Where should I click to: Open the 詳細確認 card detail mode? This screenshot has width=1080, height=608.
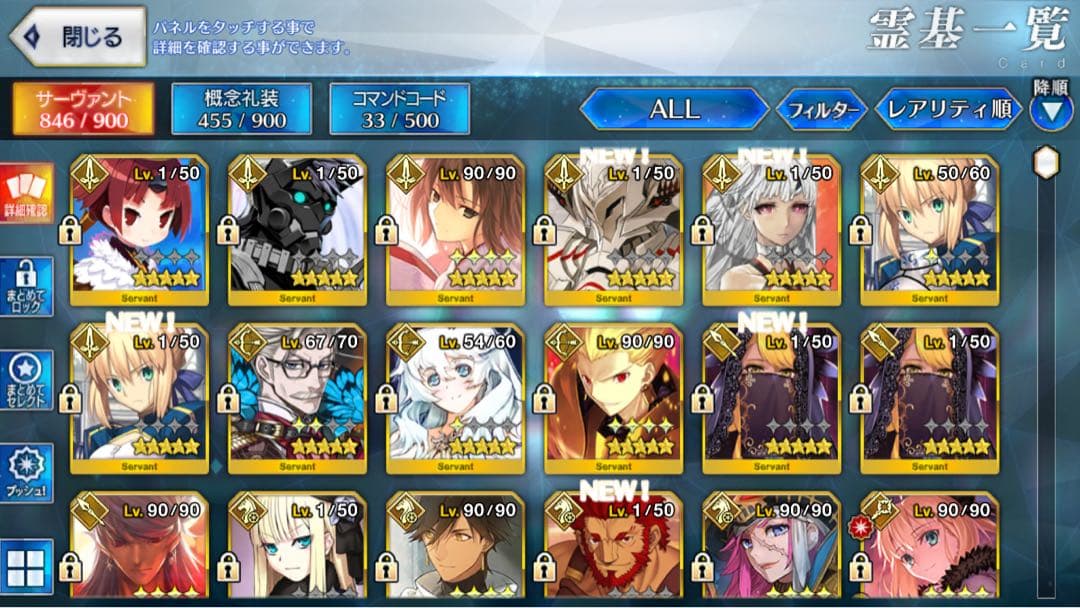pyautogui.click(x=27, y=196)
